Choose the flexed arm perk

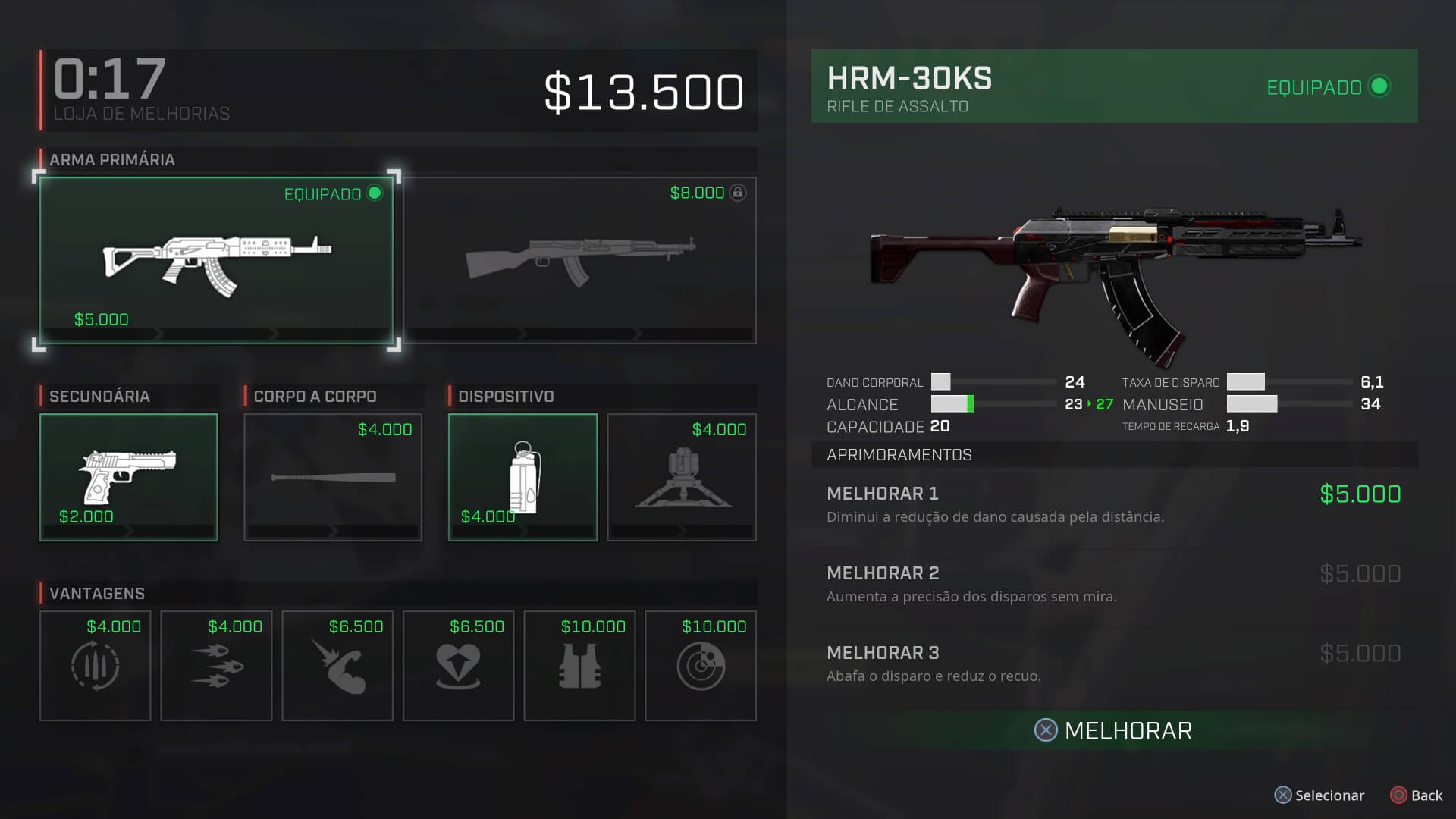[337, 666]
